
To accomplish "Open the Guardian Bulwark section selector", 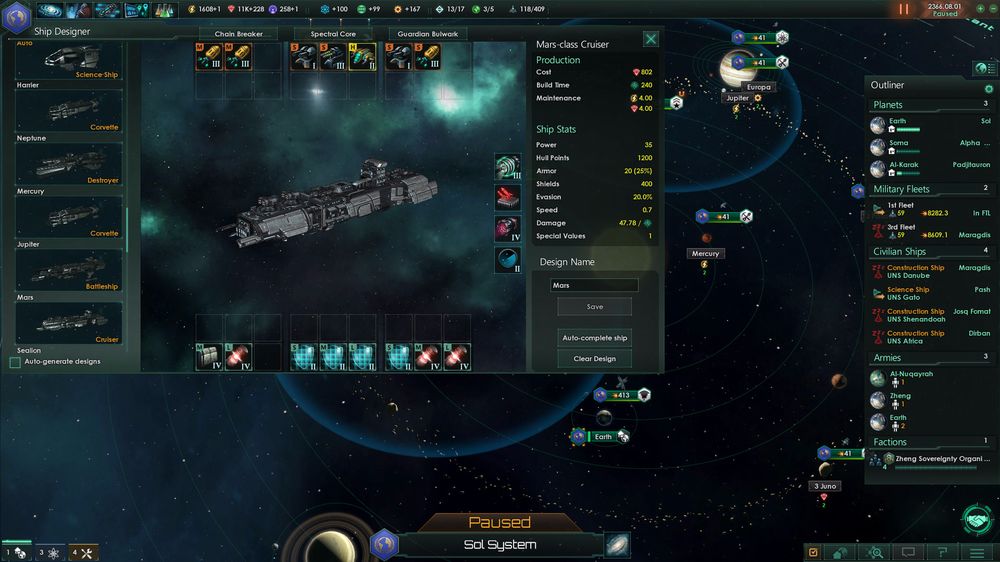I will point(428,34).
